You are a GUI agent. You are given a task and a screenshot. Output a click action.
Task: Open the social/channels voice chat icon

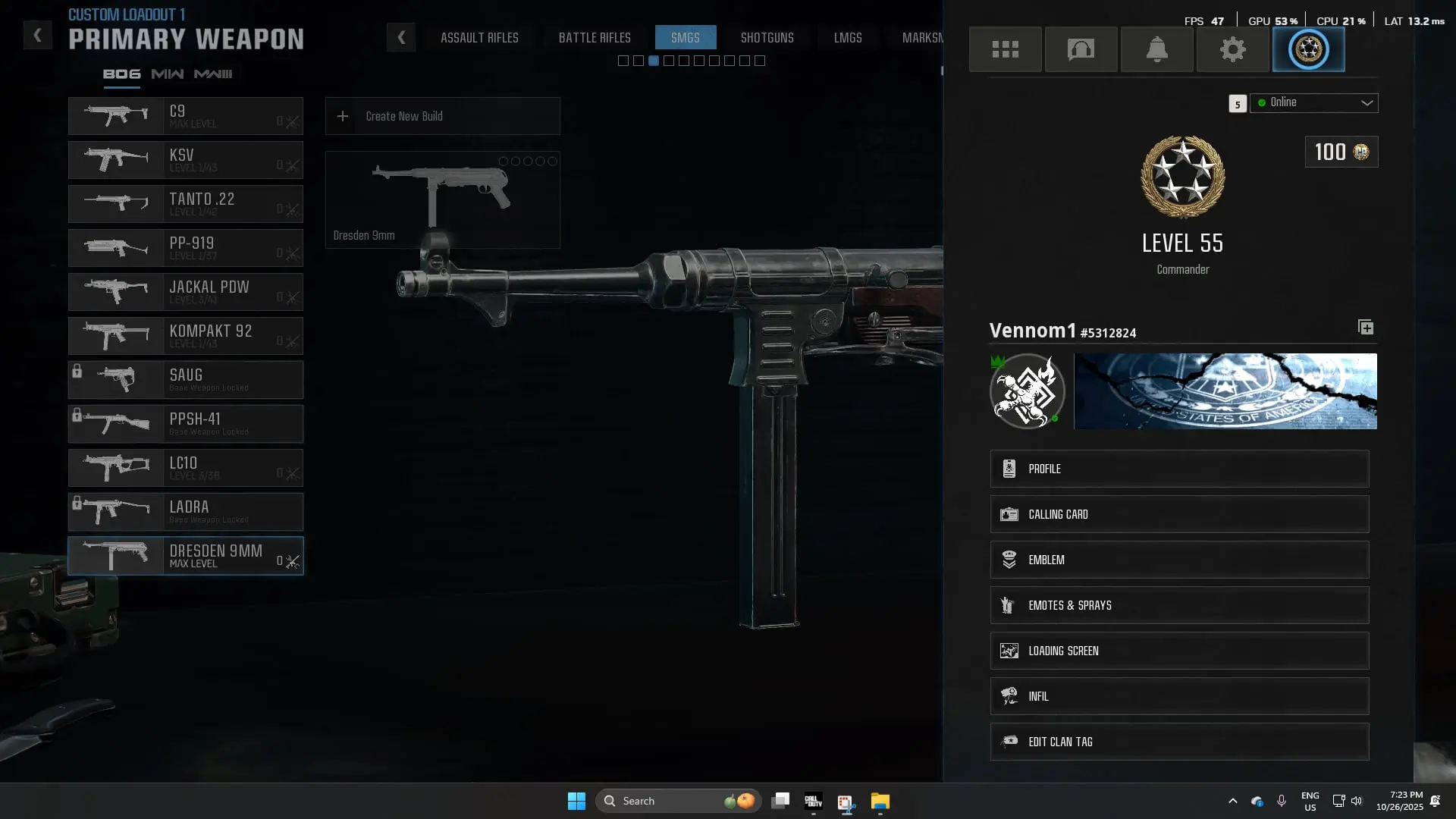click(1081, 49)
